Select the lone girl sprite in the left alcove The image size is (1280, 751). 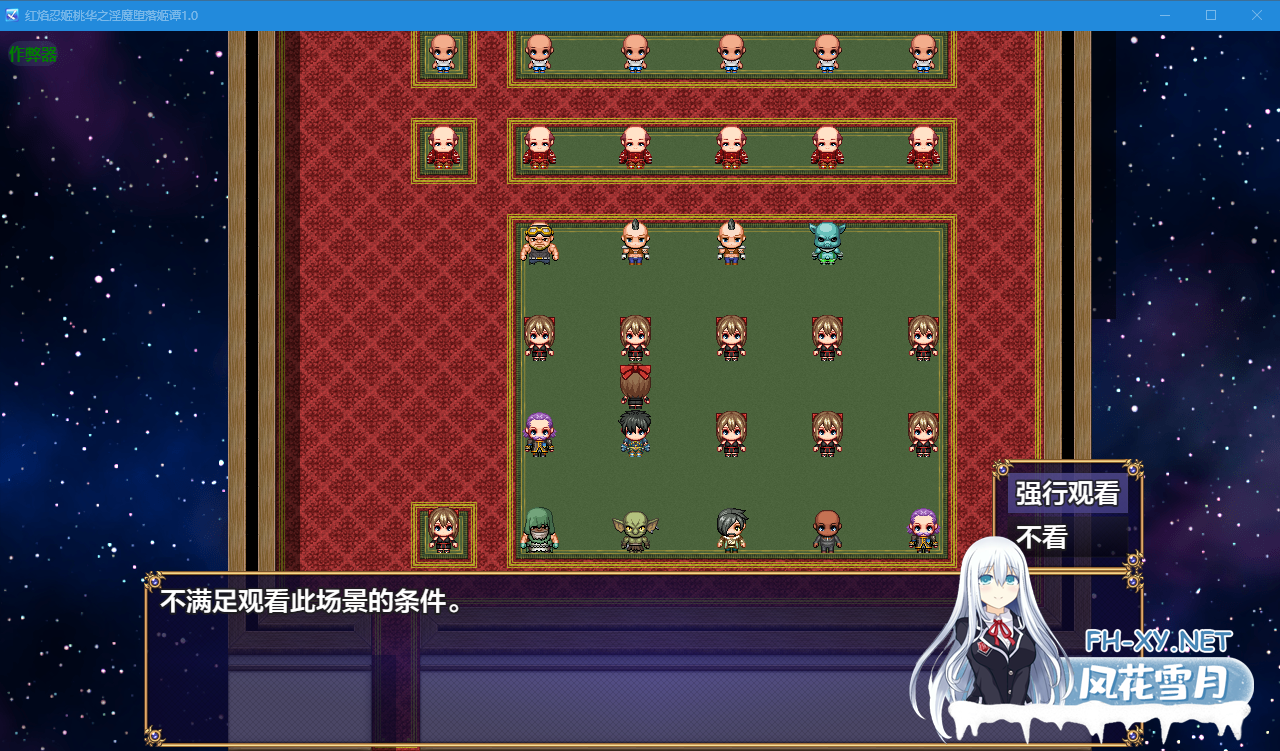click(x=443, y=530)
